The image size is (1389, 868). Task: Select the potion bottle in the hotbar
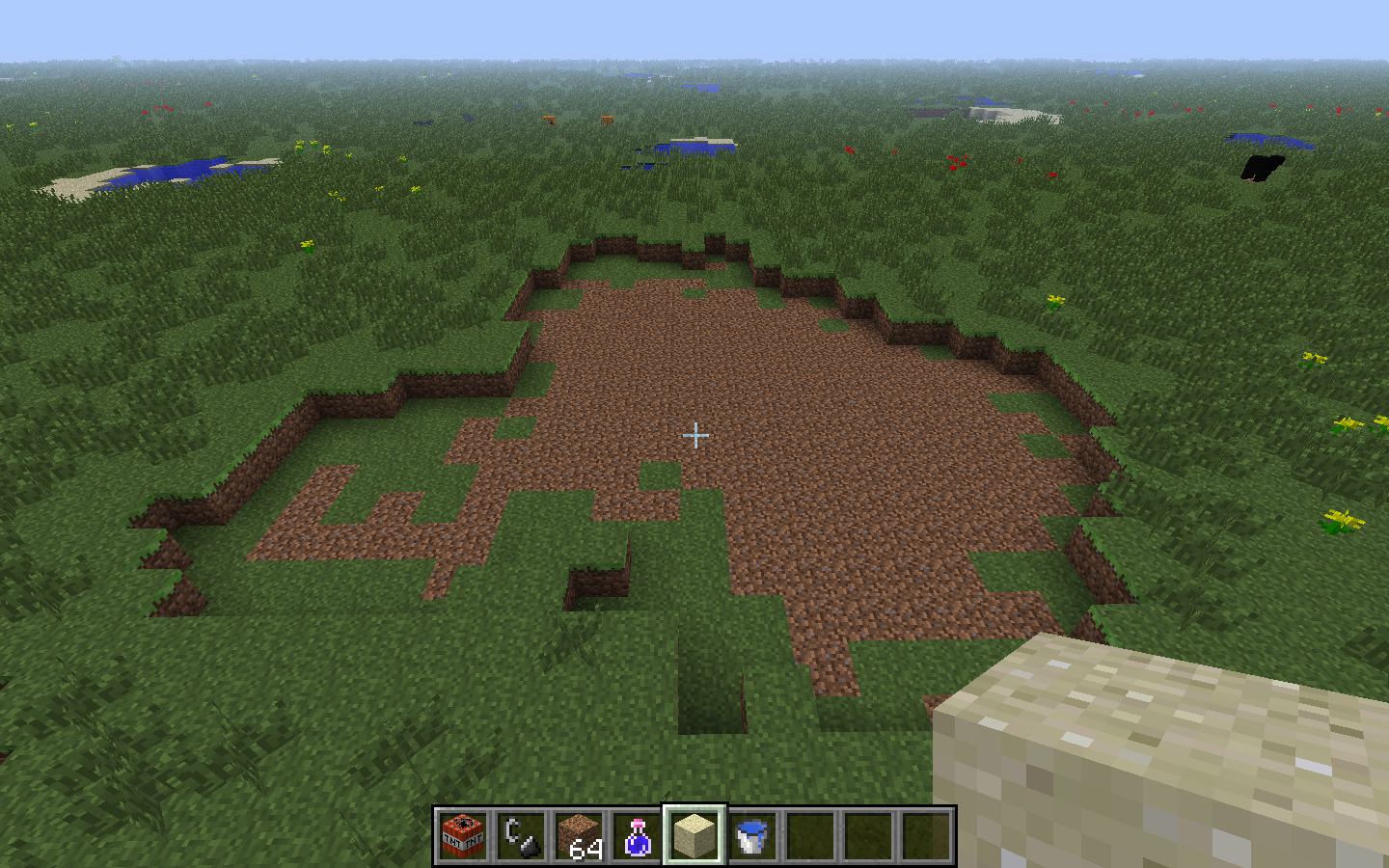[636, 837]
